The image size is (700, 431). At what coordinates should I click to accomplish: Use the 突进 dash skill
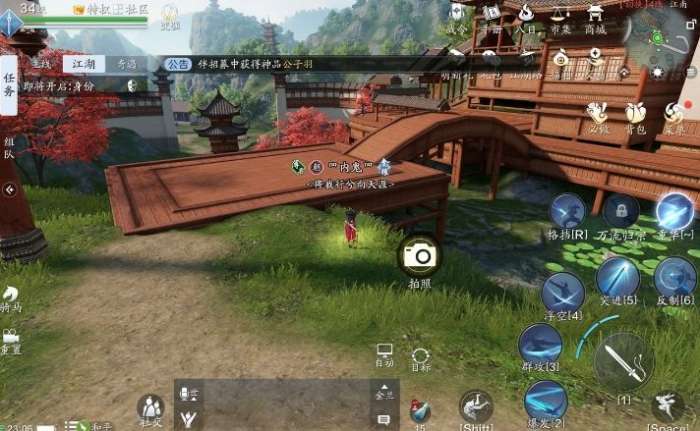click(617, 277)
